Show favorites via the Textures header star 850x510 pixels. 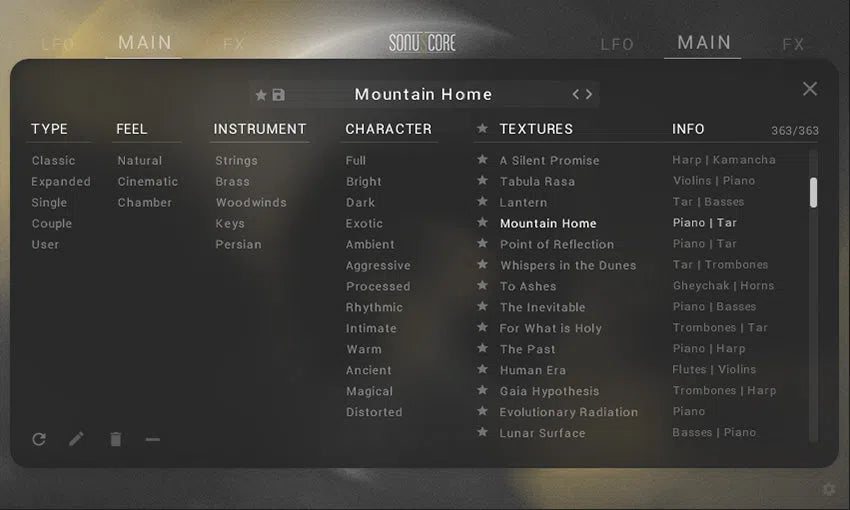click(482, 129)
